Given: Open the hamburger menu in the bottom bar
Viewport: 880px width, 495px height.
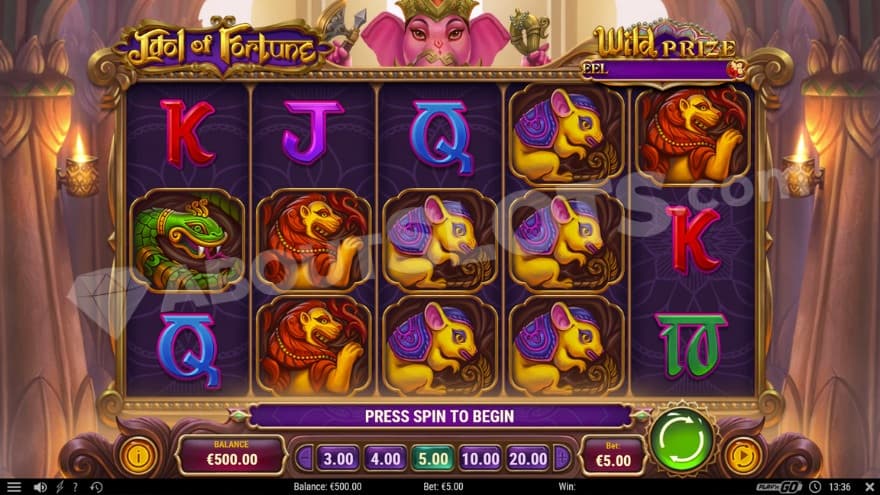Looking at the screenshot, I should 14,487.
